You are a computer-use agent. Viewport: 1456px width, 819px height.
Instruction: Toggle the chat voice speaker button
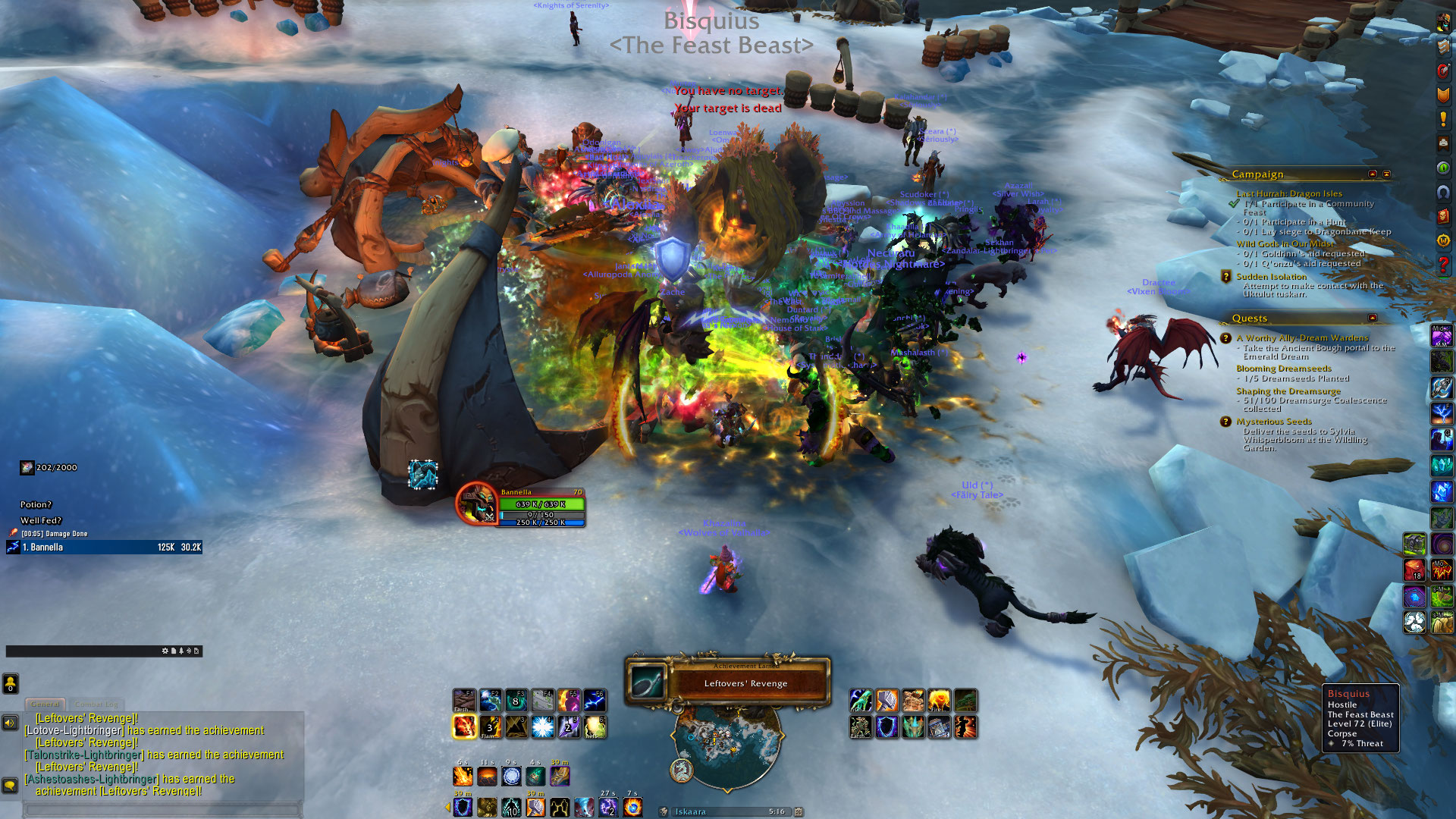(x=11, y=723)
